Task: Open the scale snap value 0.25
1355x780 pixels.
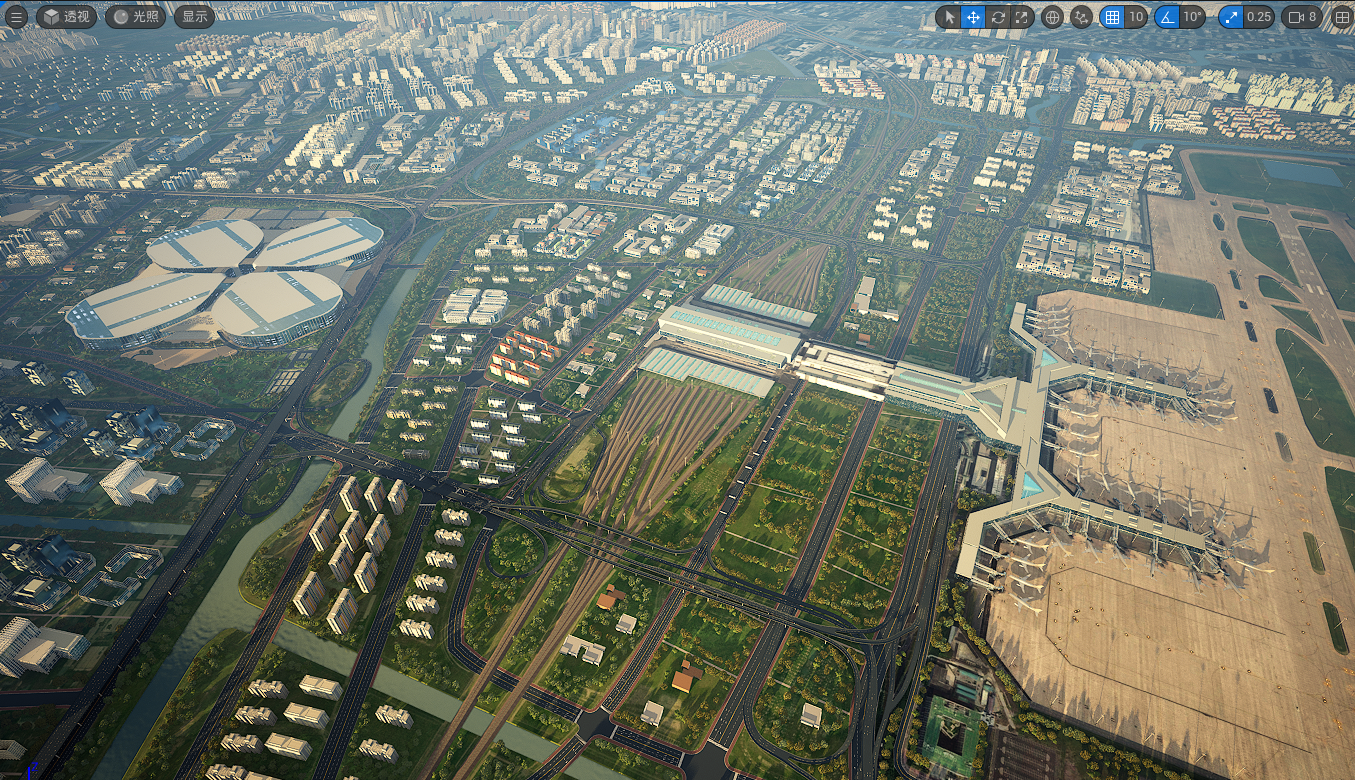Action: pyautogui.click(x=1259, y=17)
